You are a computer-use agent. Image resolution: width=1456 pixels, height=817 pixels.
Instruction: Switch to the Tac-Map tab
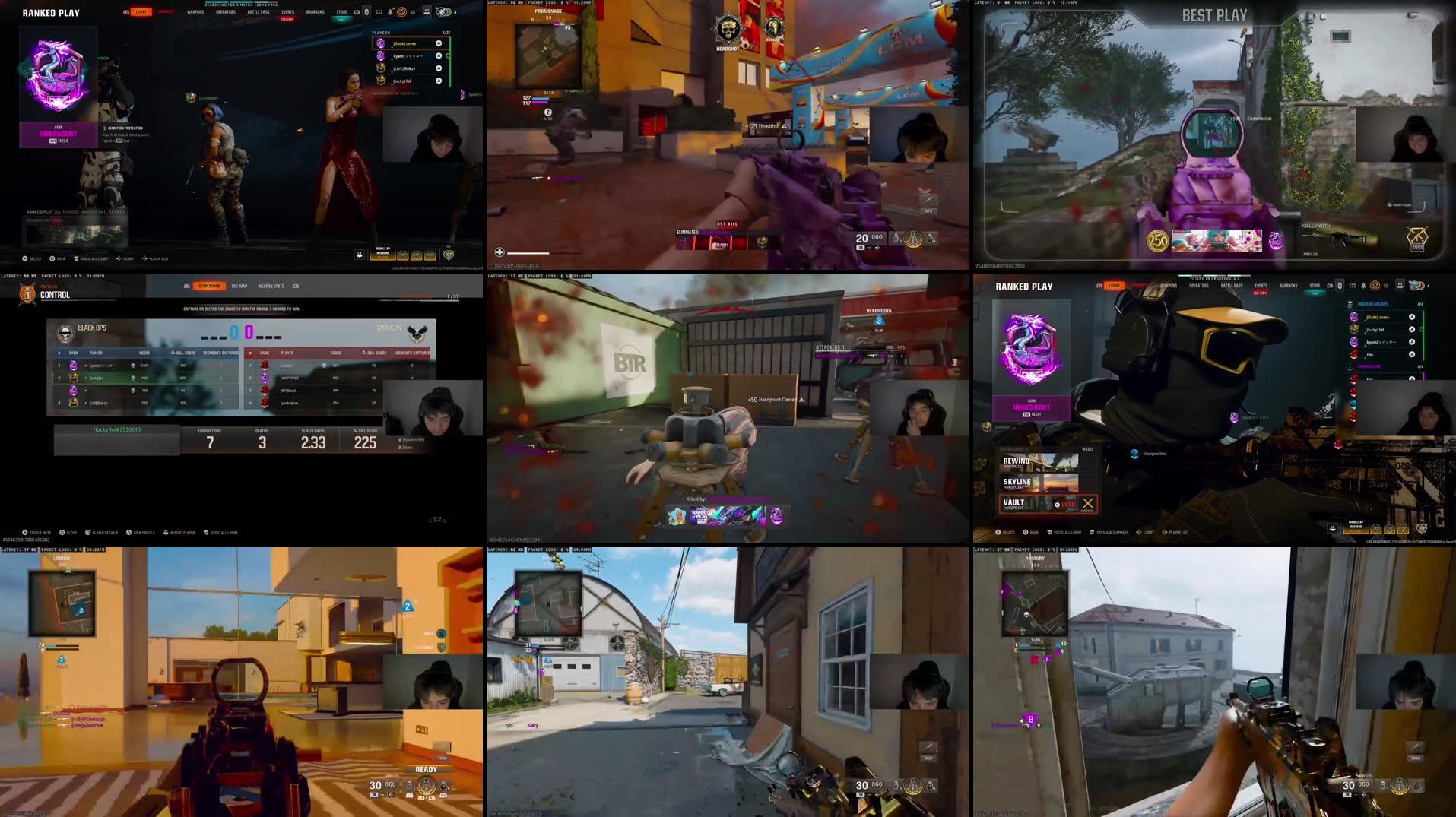point(239,286)
